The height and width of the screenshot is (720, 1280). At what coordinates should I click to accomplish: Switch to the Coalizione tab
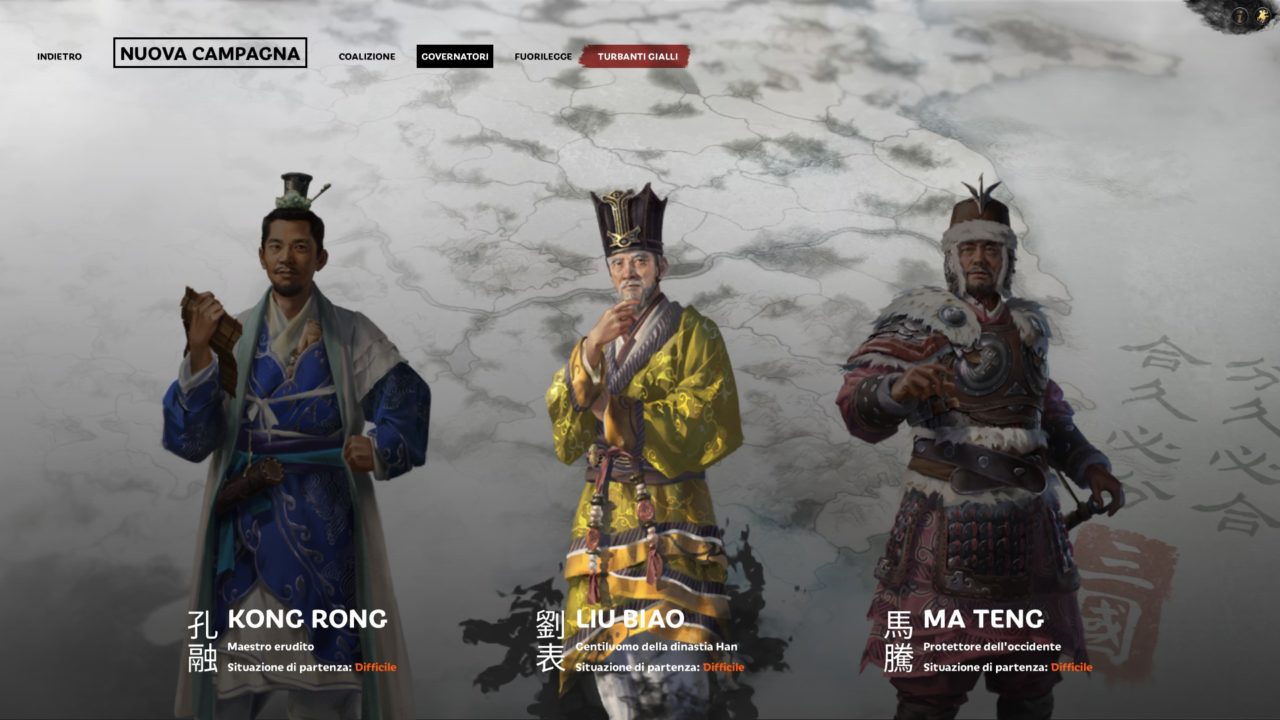pos(366,57)
